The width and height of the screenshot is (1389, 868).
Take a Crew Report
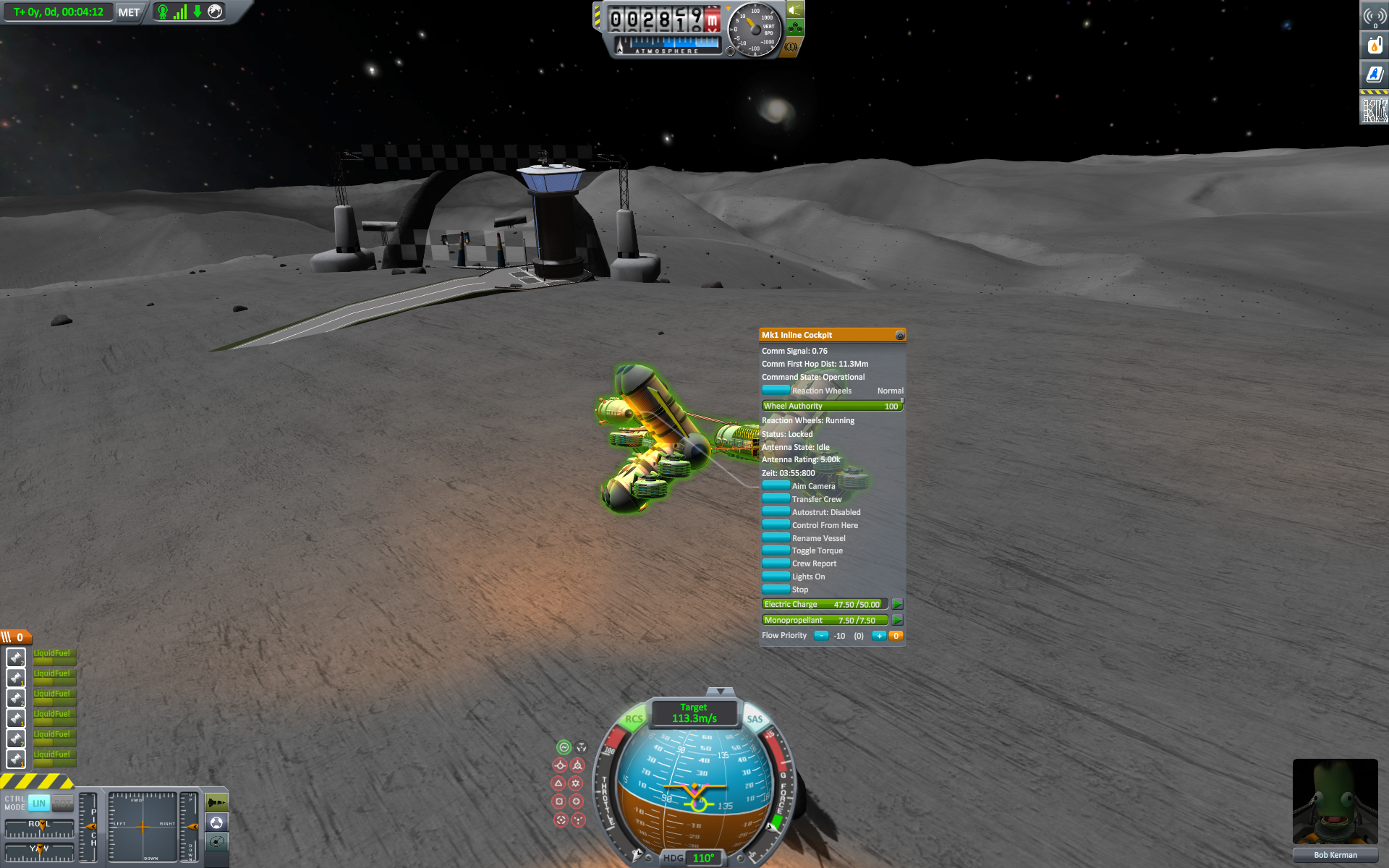[776, 563]
